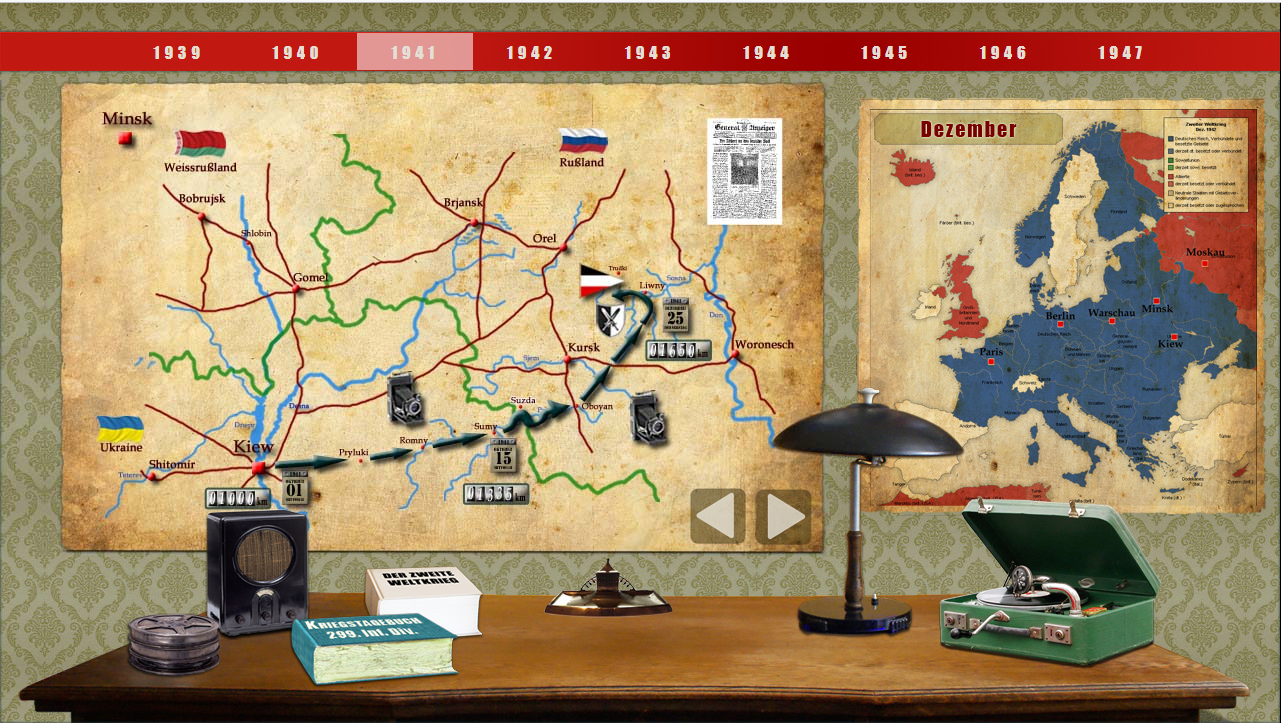
Task: Switch to the 1939 year tab
Action: tap(178, 53)
